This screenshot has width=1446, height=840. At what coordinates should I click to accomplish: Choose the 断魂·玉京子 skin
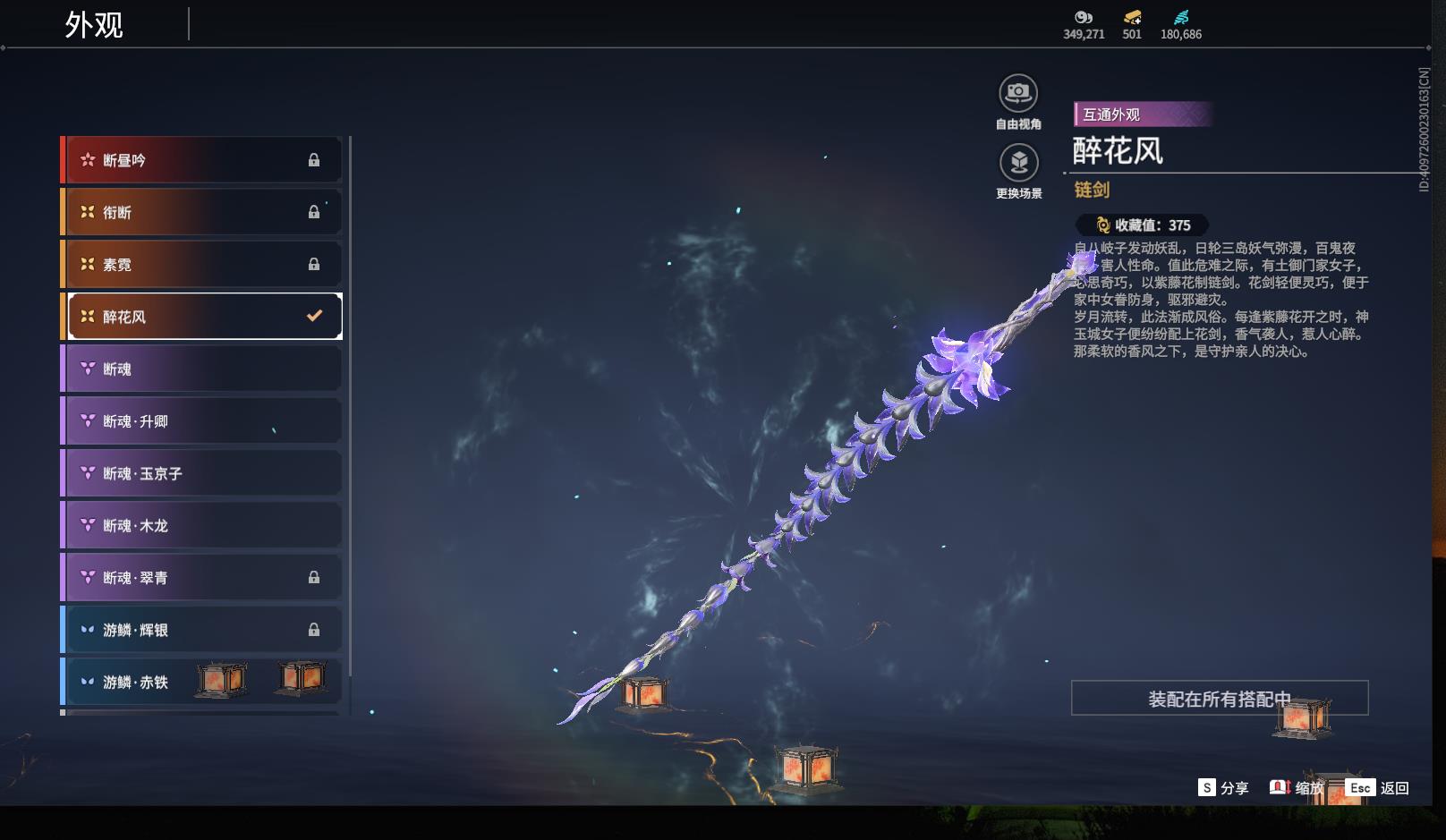tap(202, 473)
